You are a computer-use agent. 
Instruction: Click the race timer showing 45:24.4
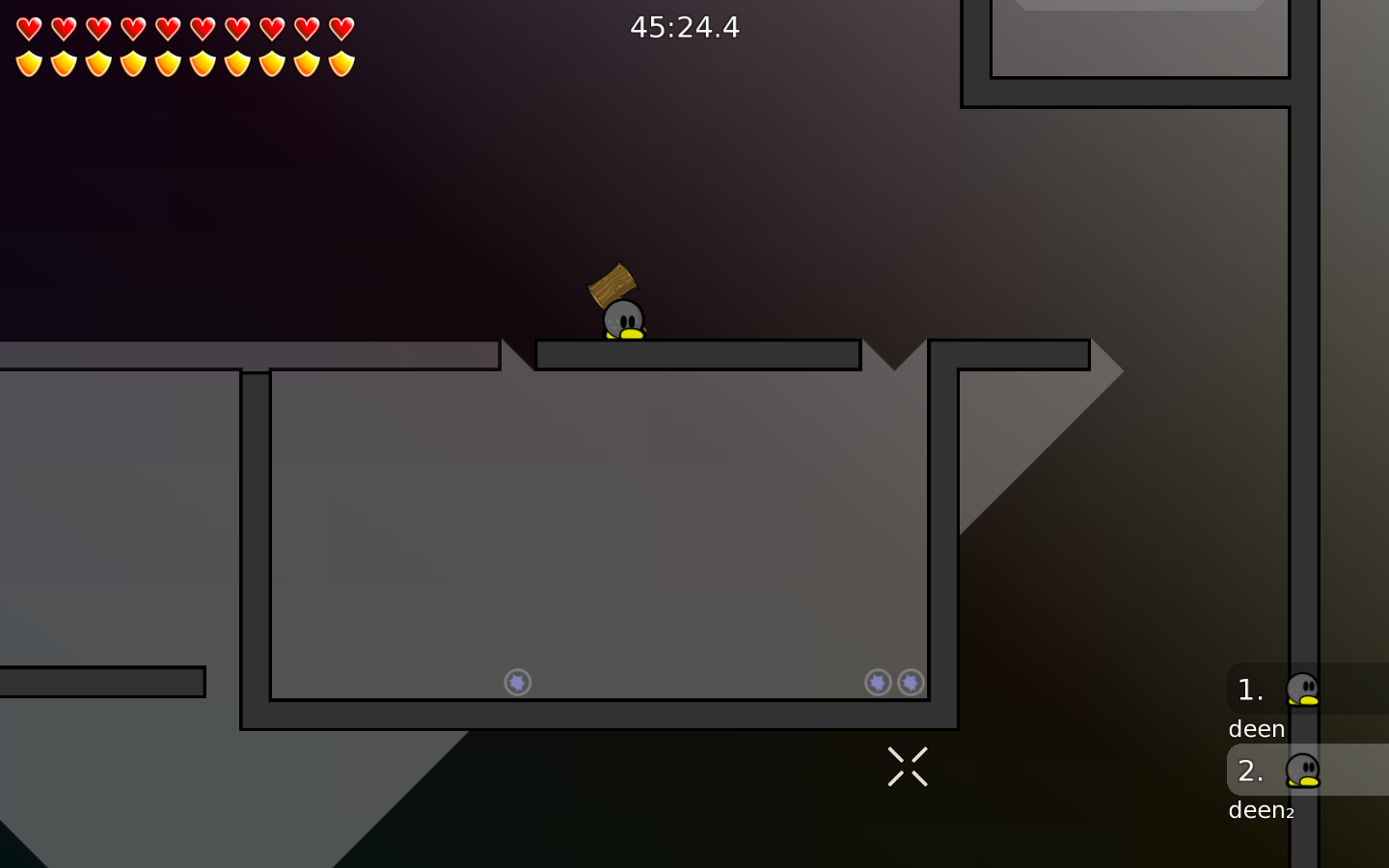tap(686, 27)
